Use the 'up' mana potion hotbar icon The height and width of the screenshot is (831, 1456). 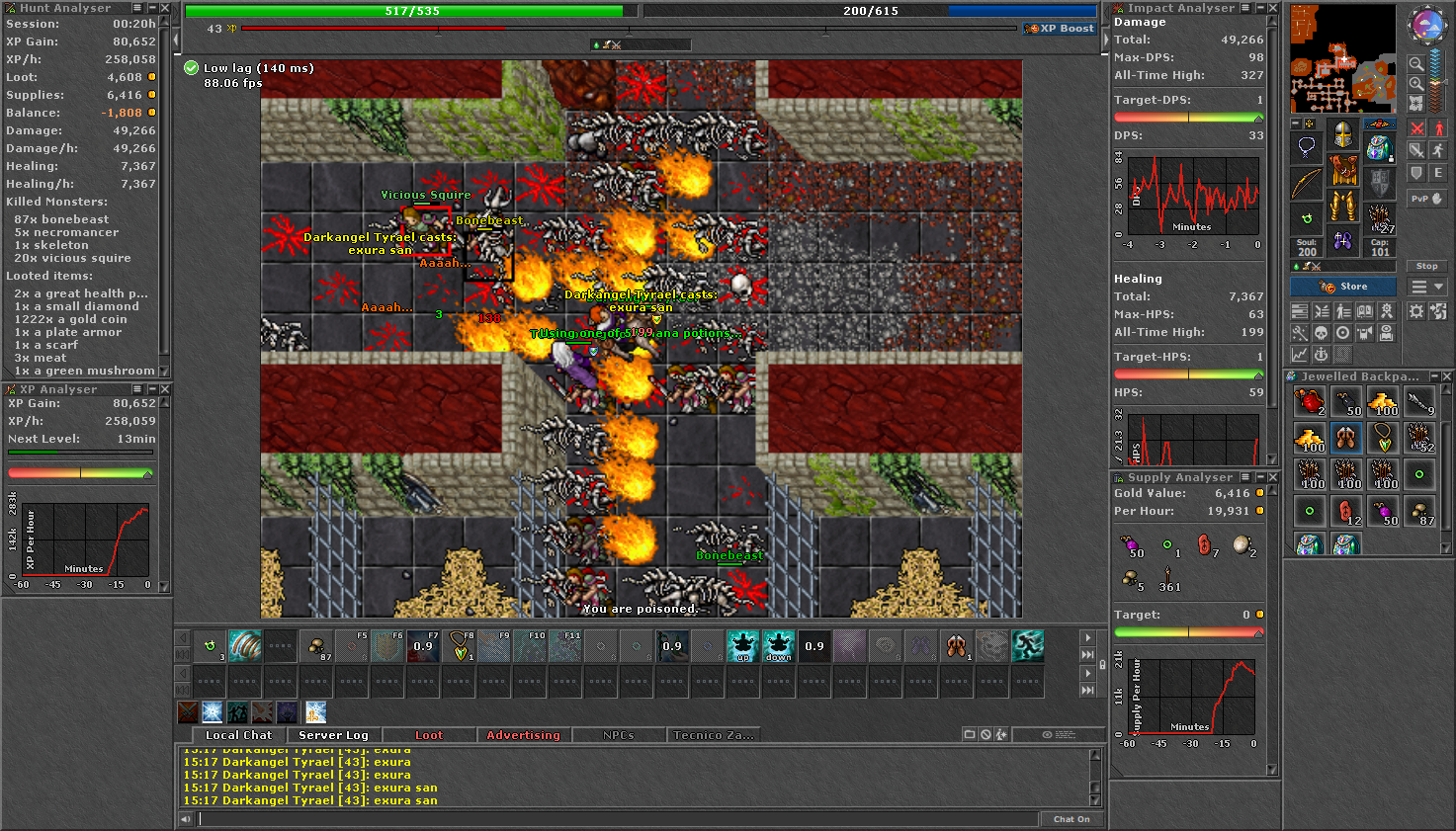coord(742,645)
